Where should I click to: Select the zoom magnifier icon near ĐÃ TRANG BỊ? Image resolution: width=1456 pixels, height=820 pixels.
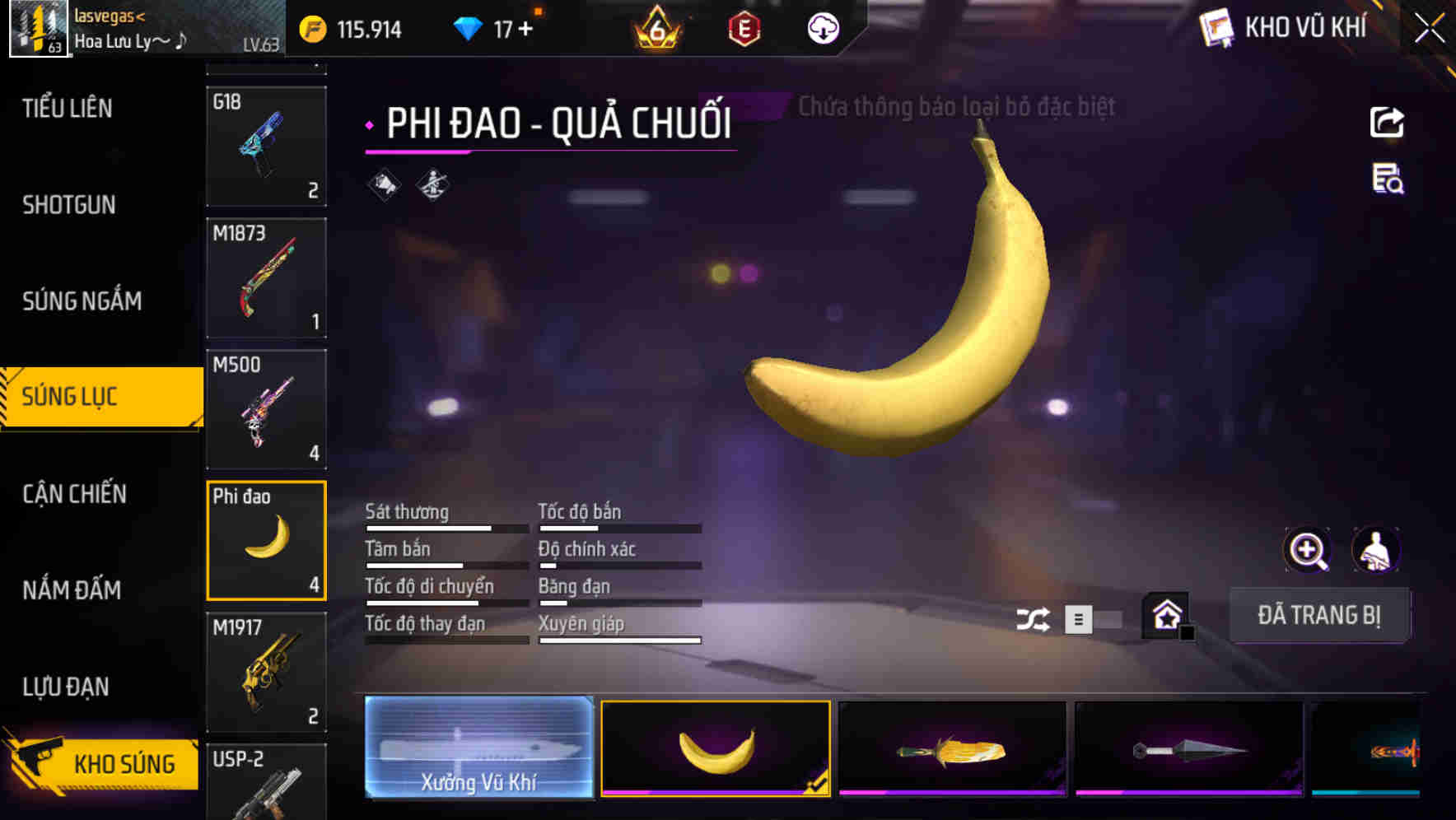1307,550
